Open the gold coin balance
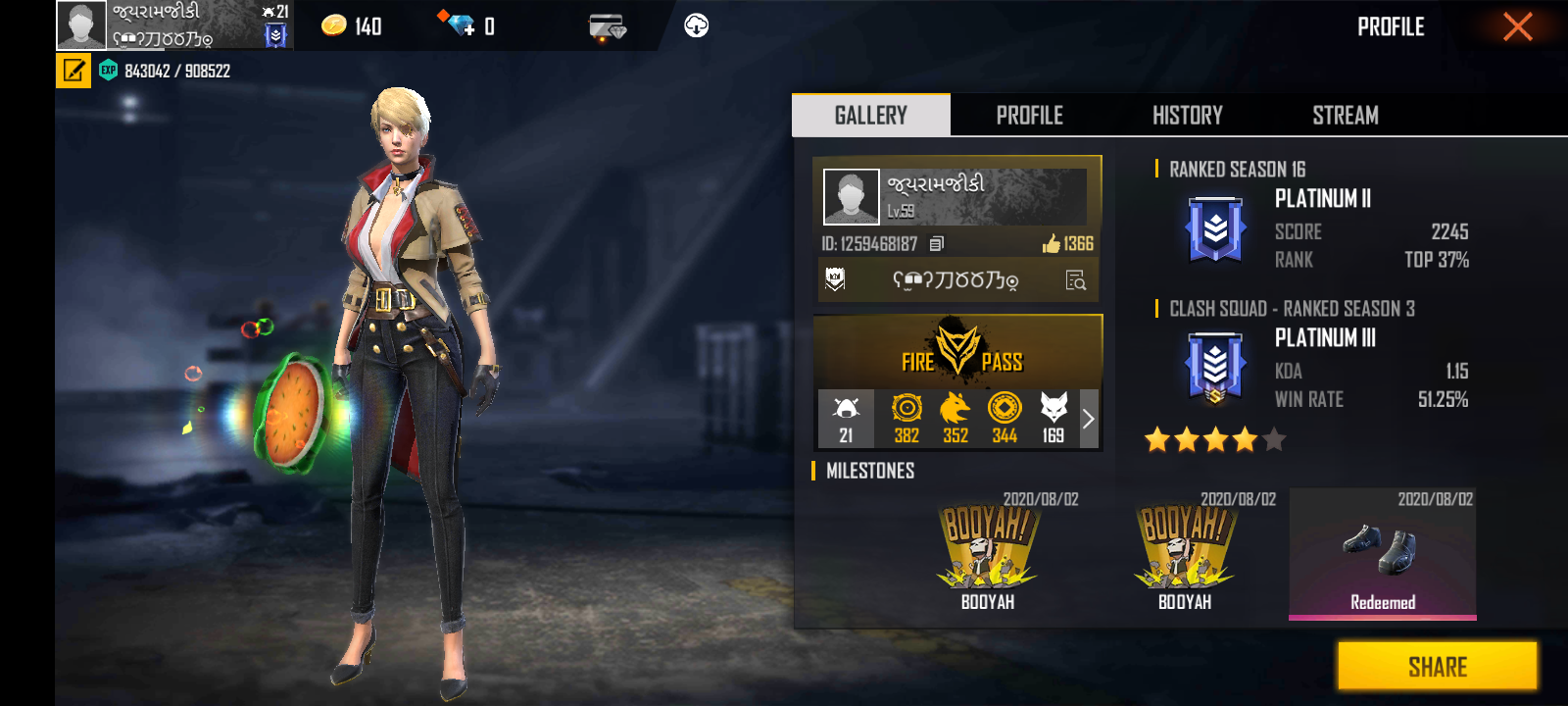The width and height of the screenshot is (1568, 706). [x=351, y=26]
